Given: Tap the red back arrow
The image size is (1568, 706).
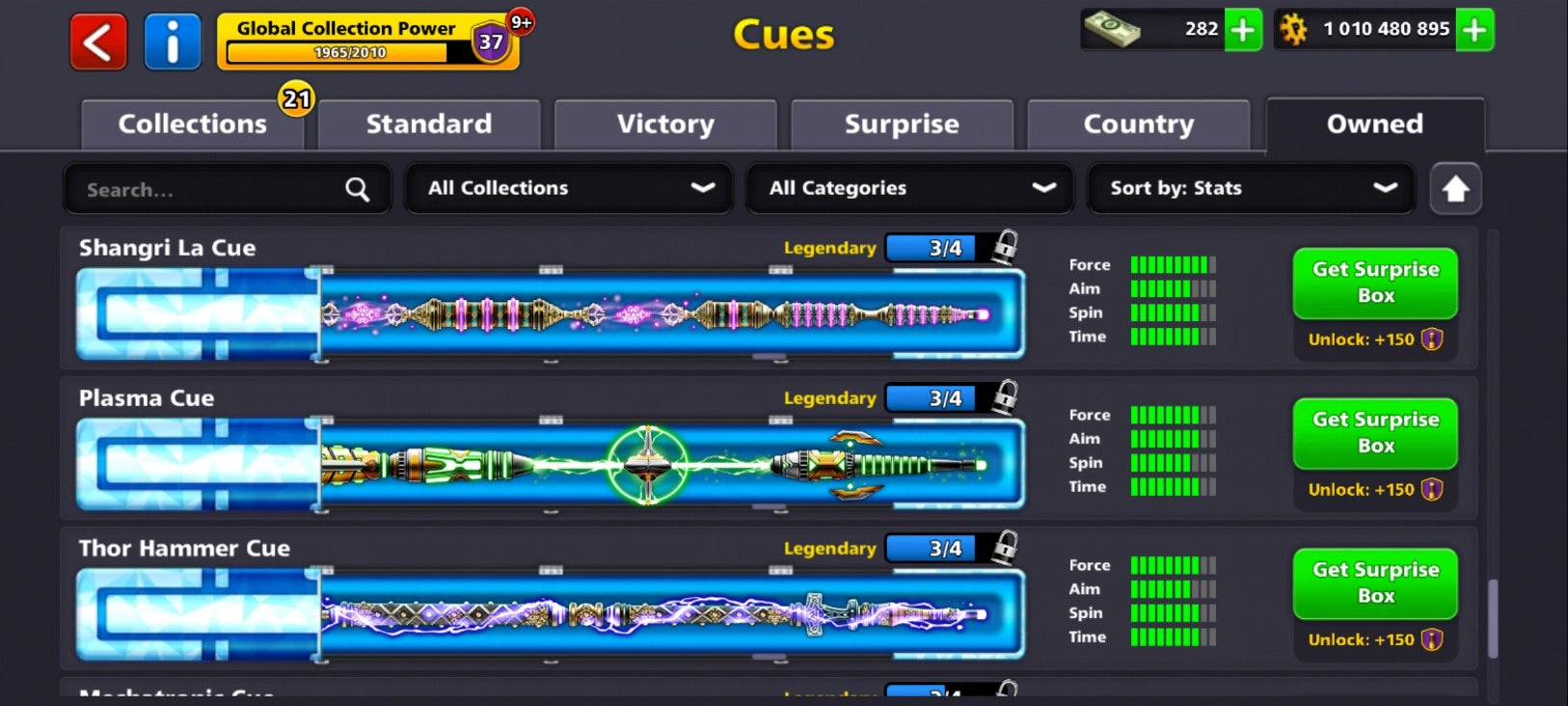Looking at the screenshot, I should point(96,41).
